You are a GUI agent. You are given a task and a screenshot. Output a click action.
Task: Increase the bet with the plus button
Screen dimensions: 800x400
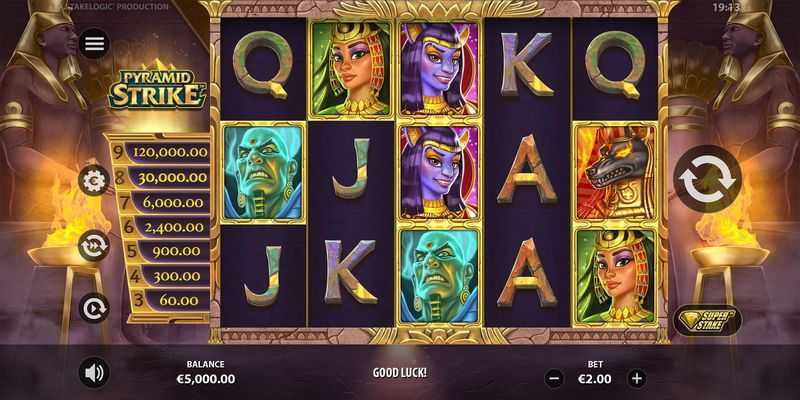[x=637, y=379]
